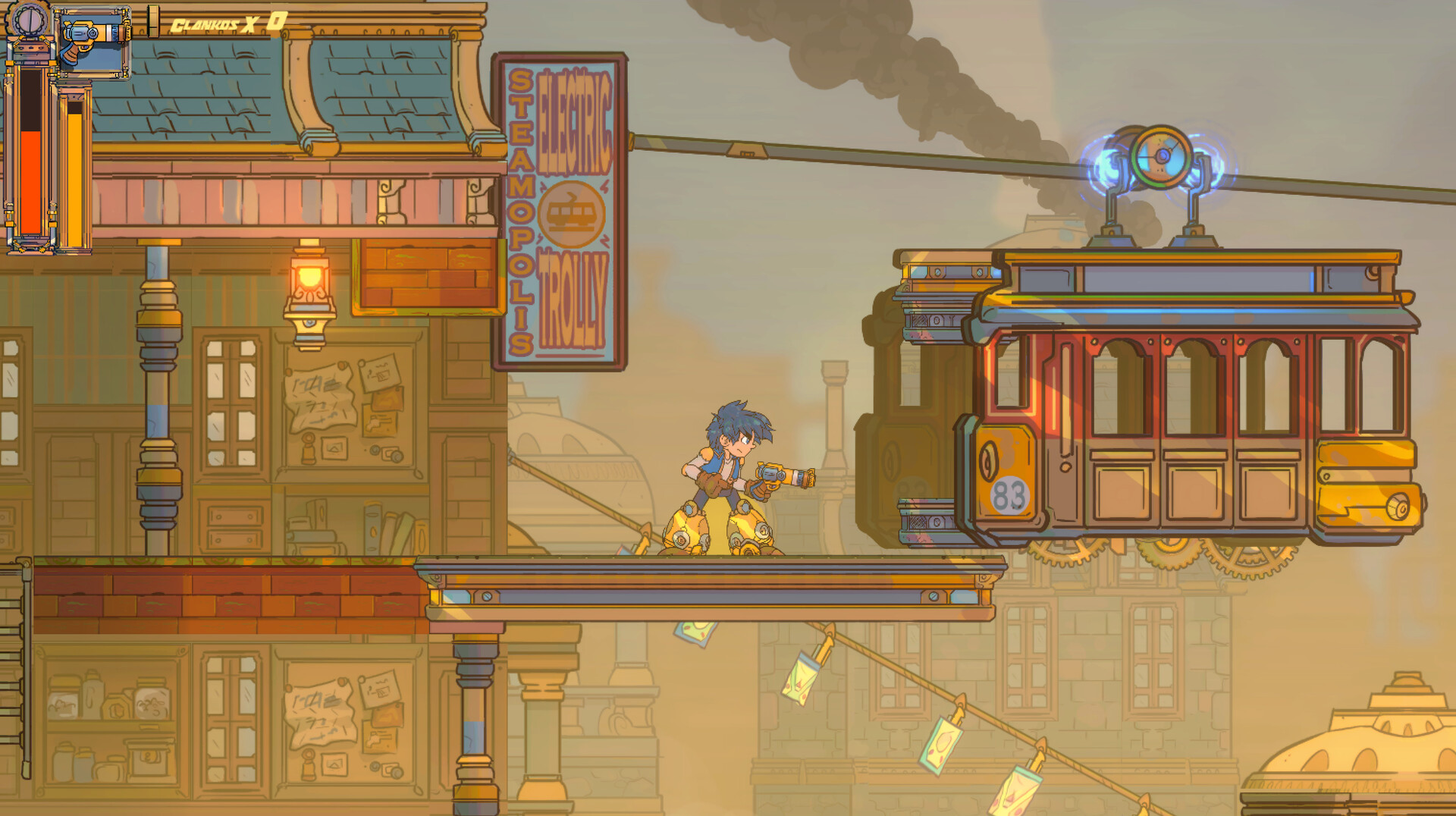1456x816 pixels.
Task: Click the number 83 badge on the trolley
Action: [x=1009, y=493]
